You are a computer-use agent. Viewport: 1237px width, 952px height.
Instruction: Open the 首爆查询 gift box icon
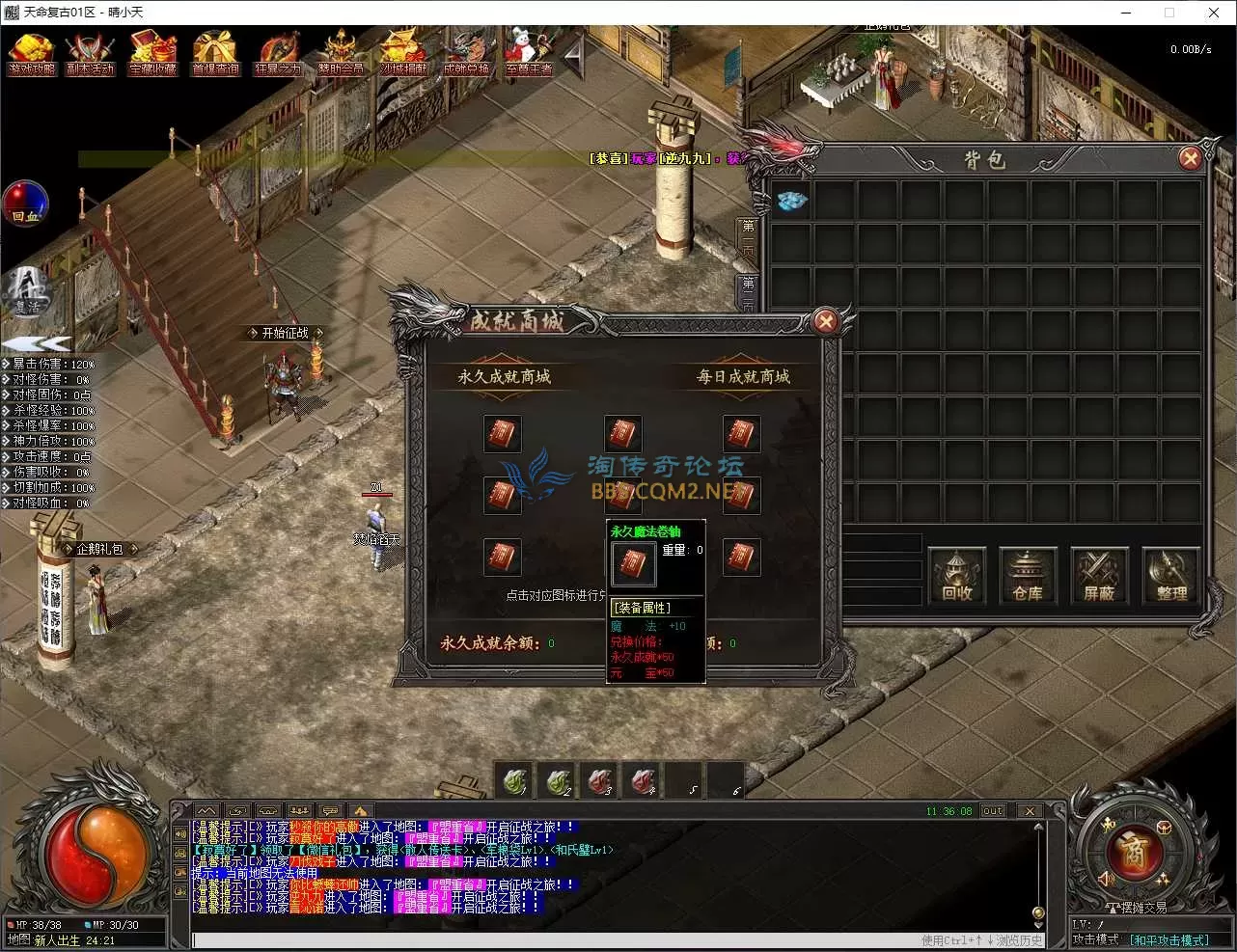pyautogui.click(x=215, y=54)
